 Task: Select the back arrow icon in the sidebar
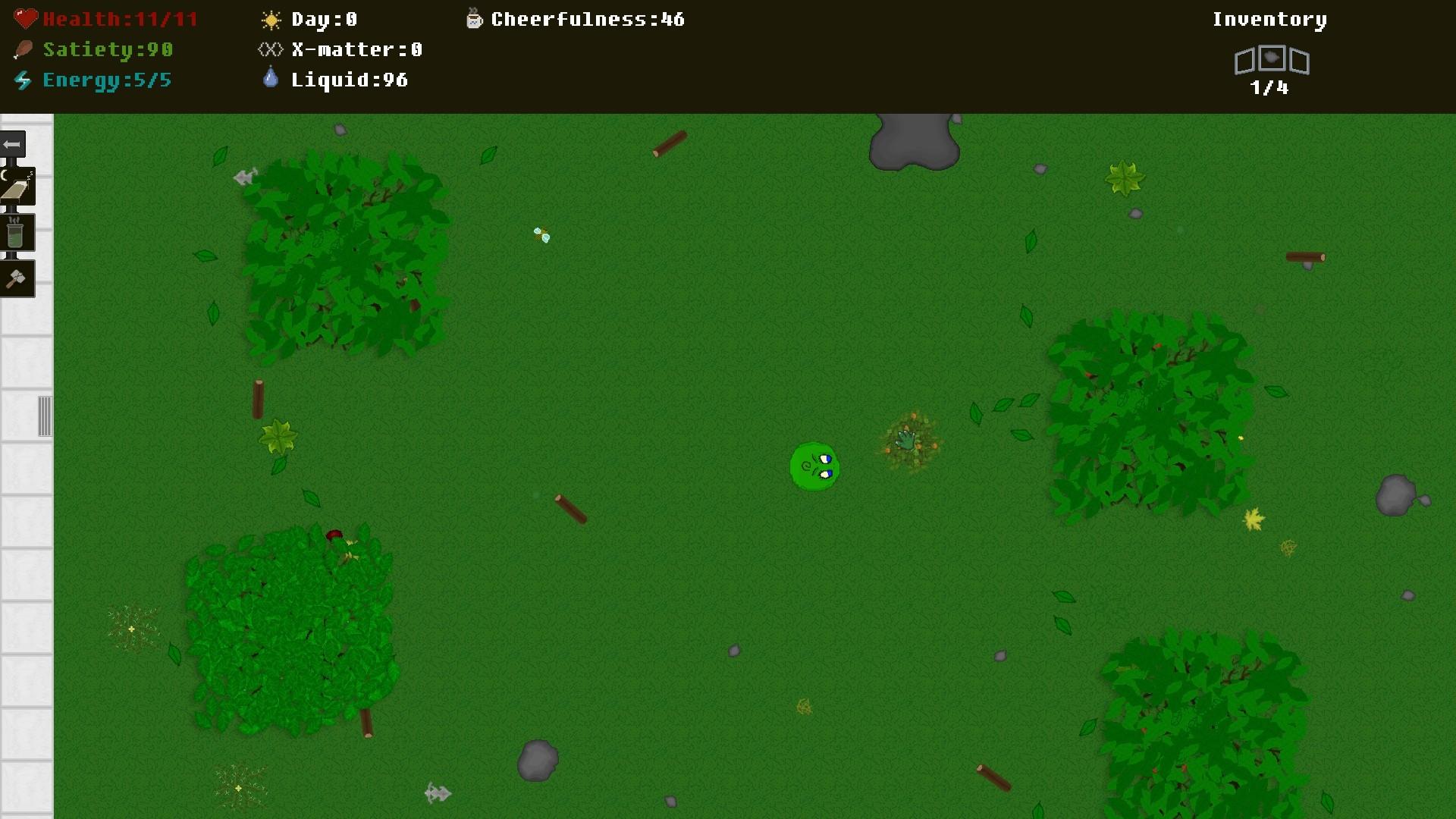[x=12, y=144]
